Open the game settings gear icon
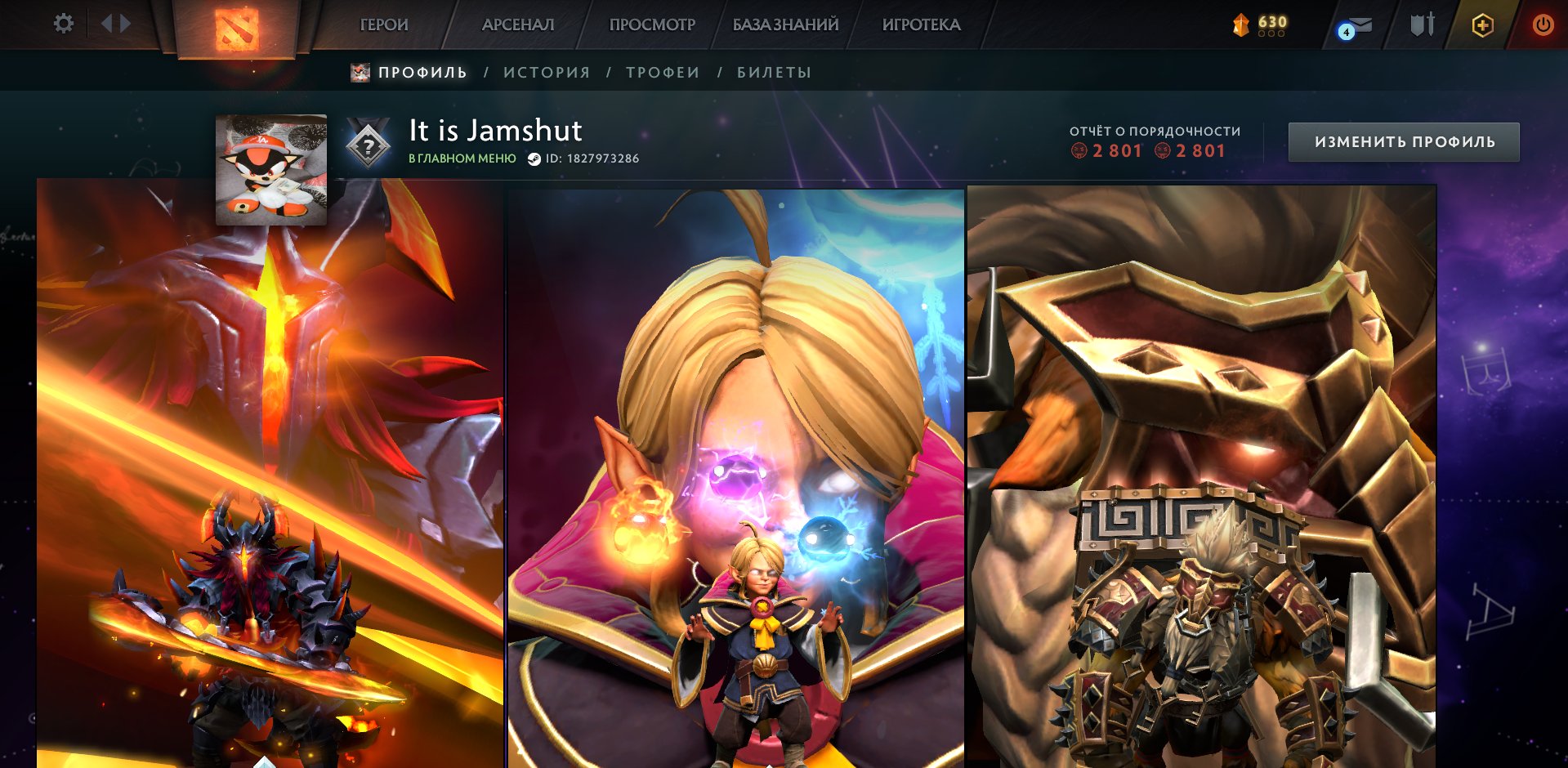The width and height of the screenshot is (1568, 768). [x=63, y=24]
